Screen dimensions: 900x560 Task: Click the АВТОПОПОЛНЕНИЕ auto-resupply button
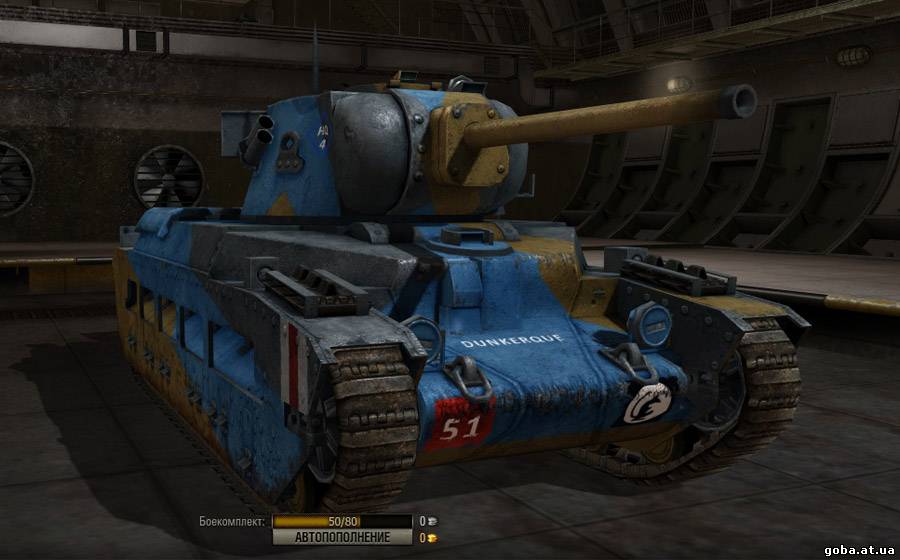click(x=342, y=538)
